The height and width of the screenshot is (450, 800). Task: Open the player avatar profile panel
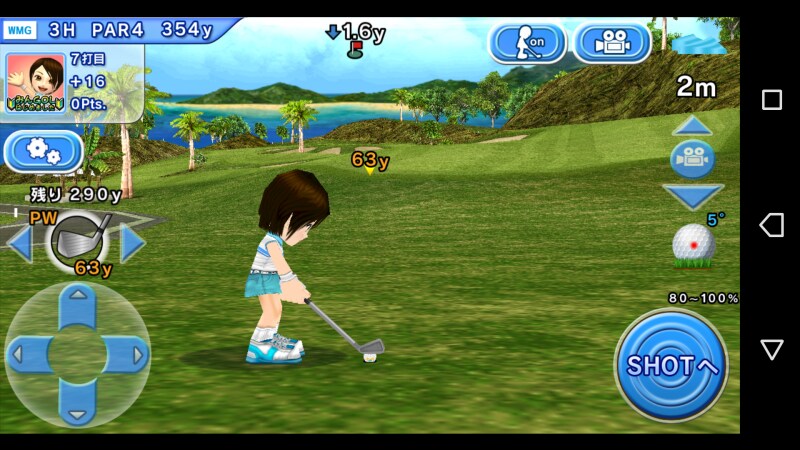click(30, 77)
